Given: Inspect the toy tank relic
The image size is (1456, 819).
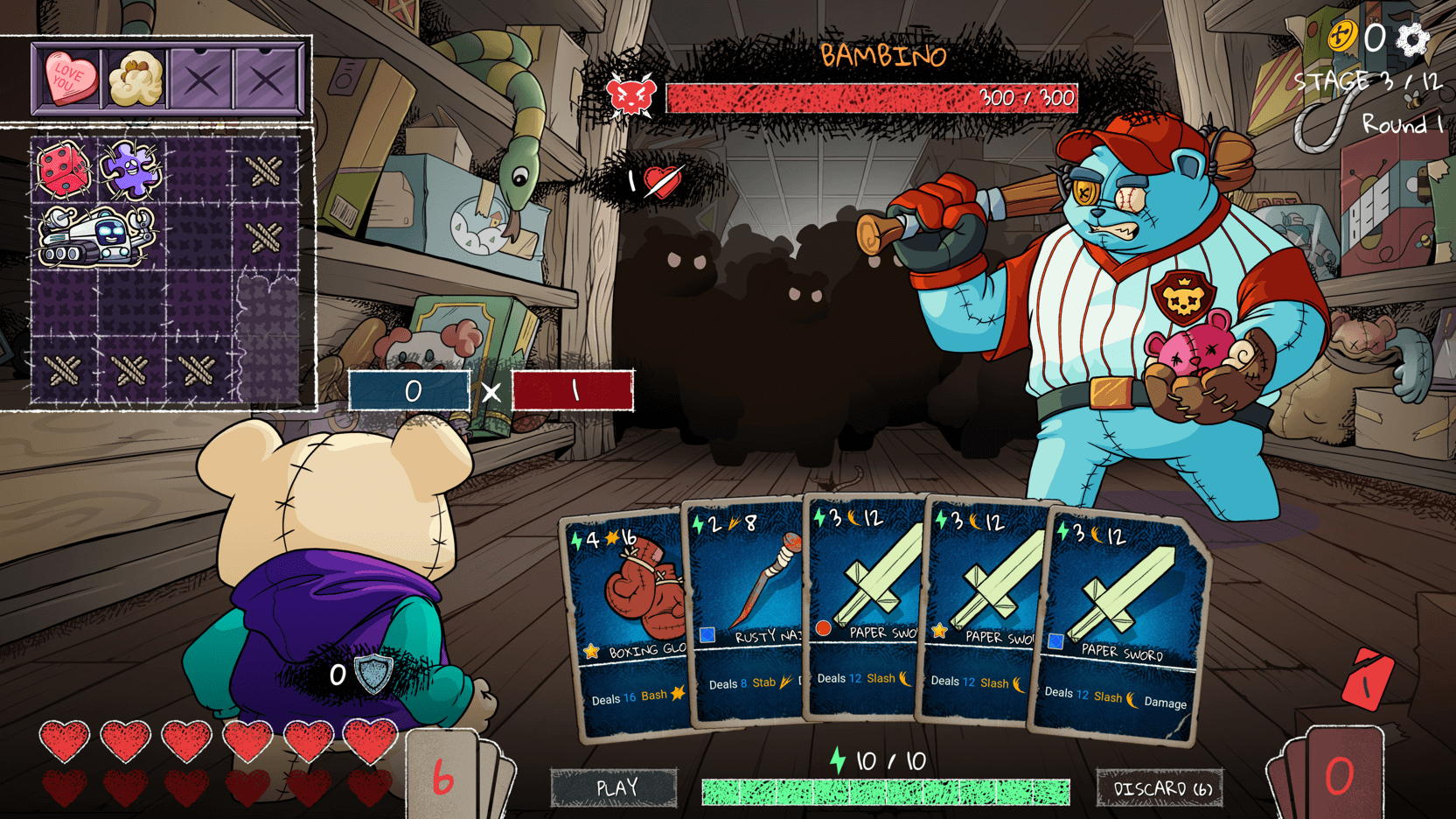Looking at the screenshot, I should pos(96,236).
